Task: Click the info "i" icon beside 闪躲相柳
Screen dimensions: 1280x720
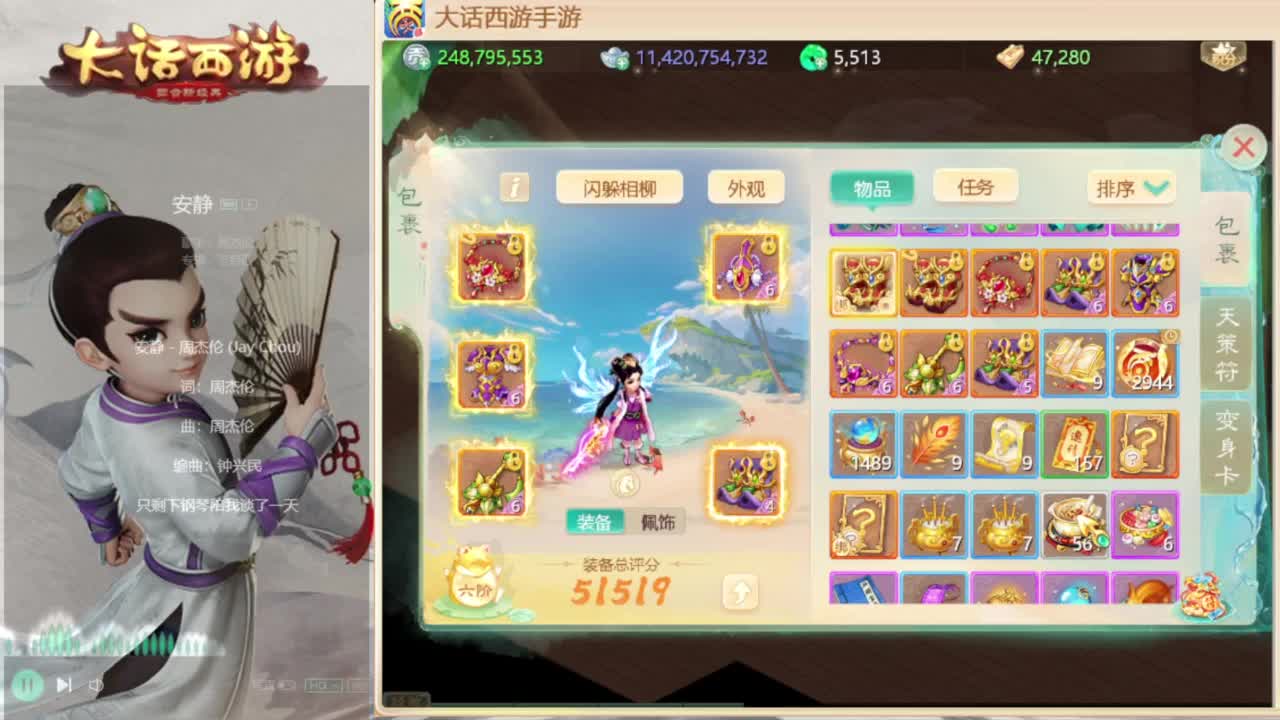Action: (x=513, y=187)
